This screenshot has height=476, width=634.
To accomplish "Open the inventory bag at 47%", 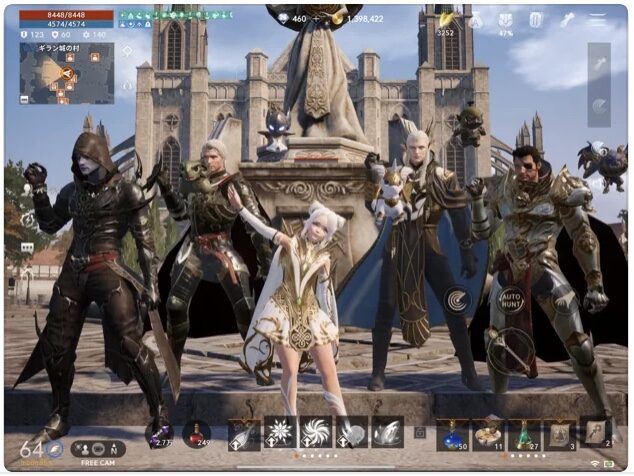I will [506, 20].
